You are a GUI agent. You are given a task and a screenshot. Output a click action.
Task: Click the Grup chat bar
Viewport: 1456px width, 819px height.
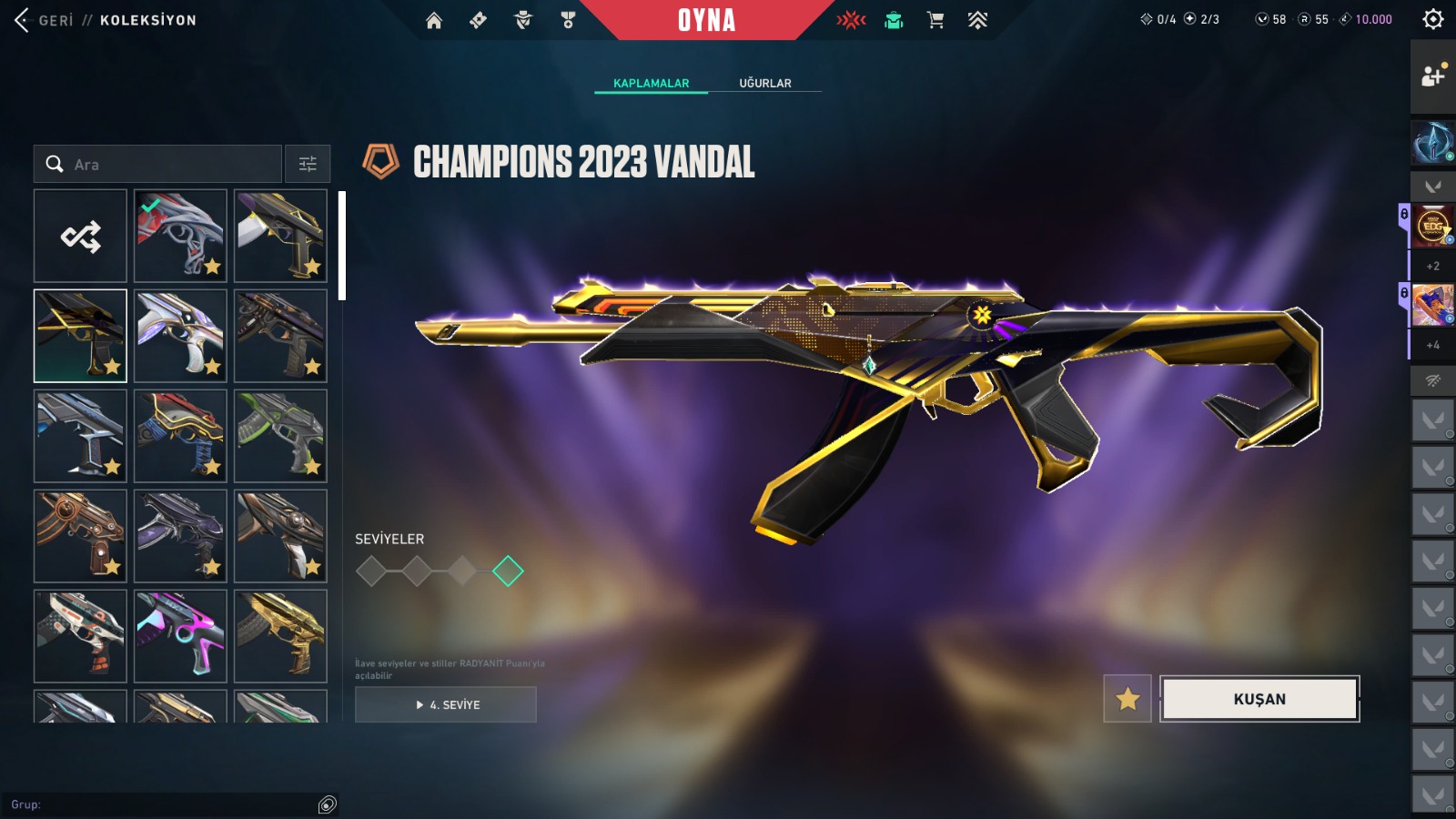click(x=164, y=804)
